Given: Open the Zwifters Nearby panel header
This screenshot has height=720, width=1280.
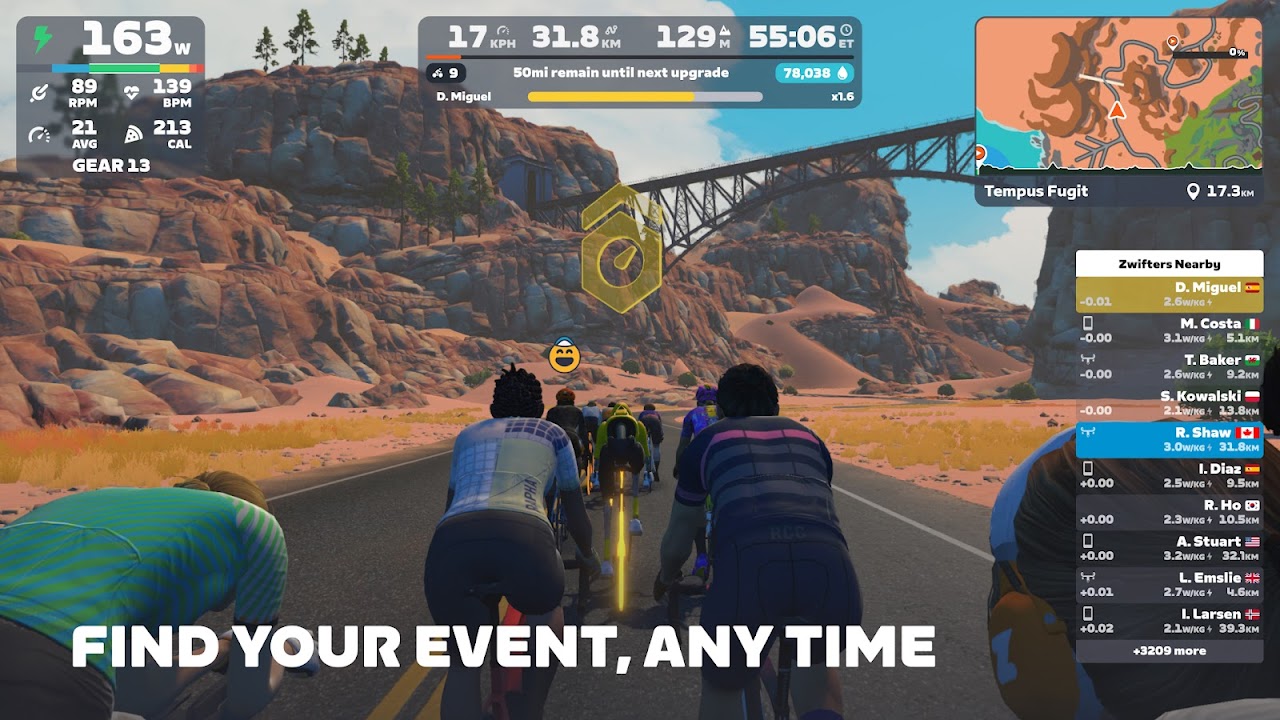Looking at the screenshot, I should pyautogui.click(x=1170, y=263).
